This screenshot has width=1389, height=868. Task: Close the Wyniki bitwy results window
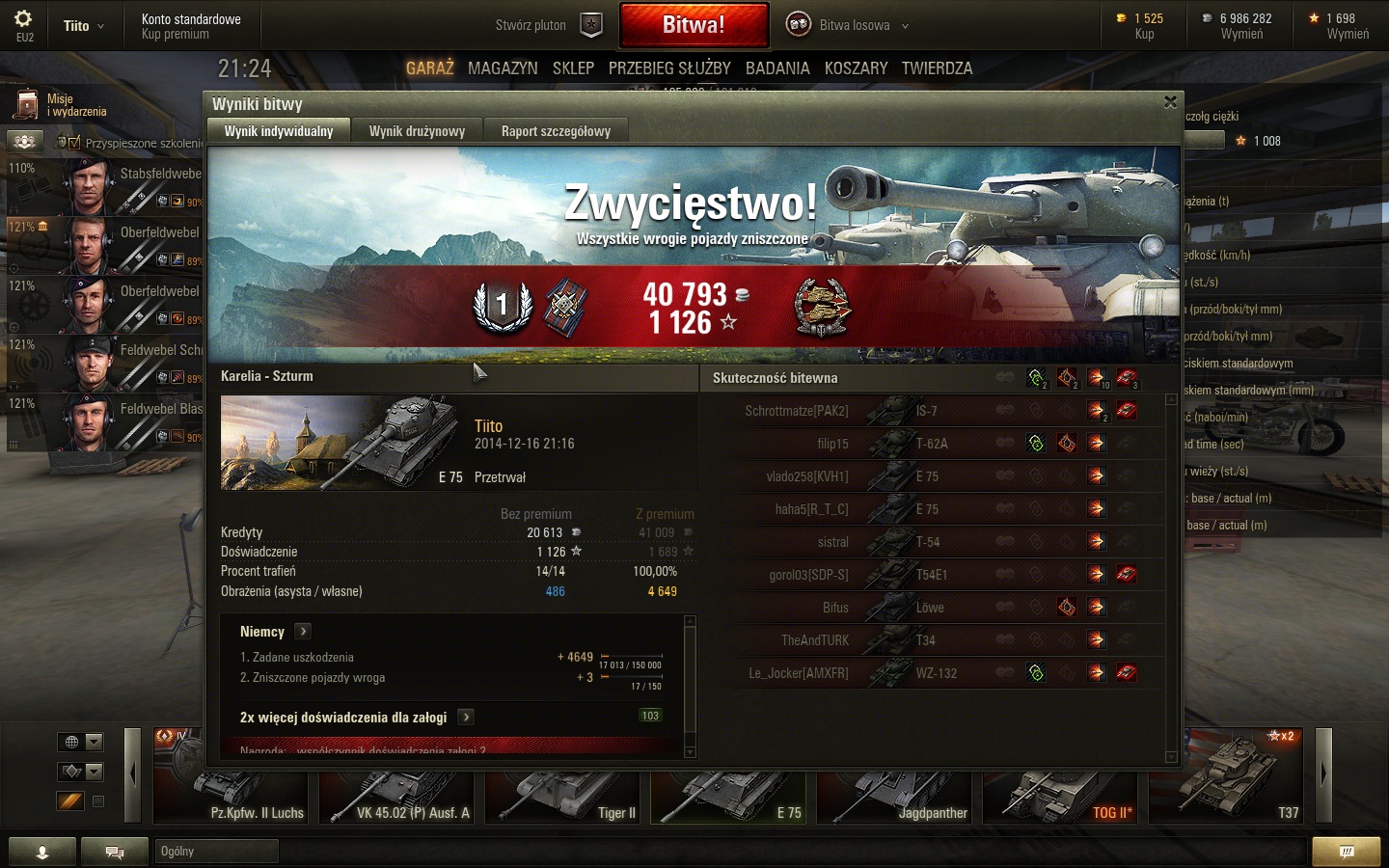1170,102
